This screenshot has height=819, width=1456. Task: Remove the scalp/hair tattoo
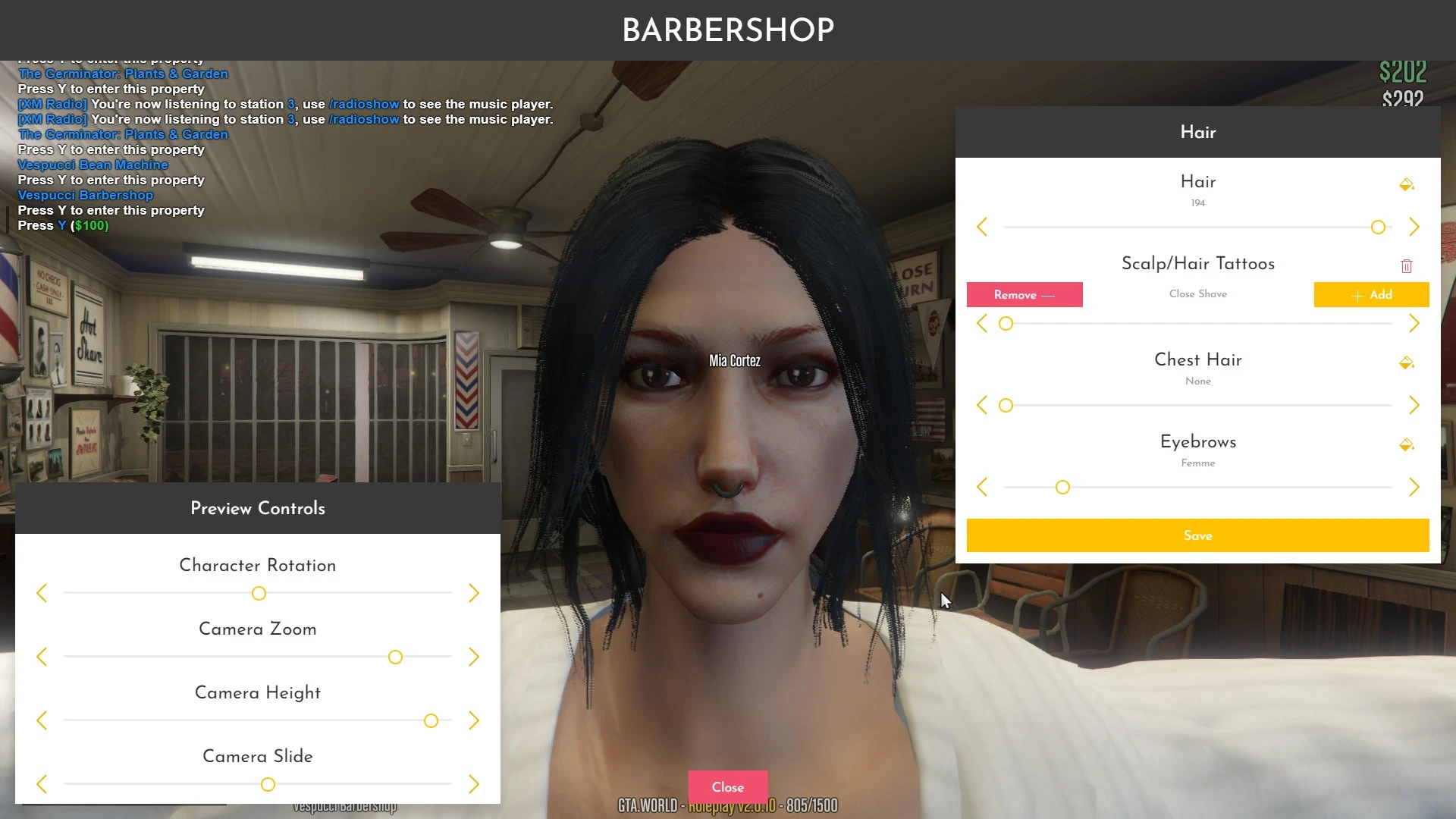(x=1024, y=295)
